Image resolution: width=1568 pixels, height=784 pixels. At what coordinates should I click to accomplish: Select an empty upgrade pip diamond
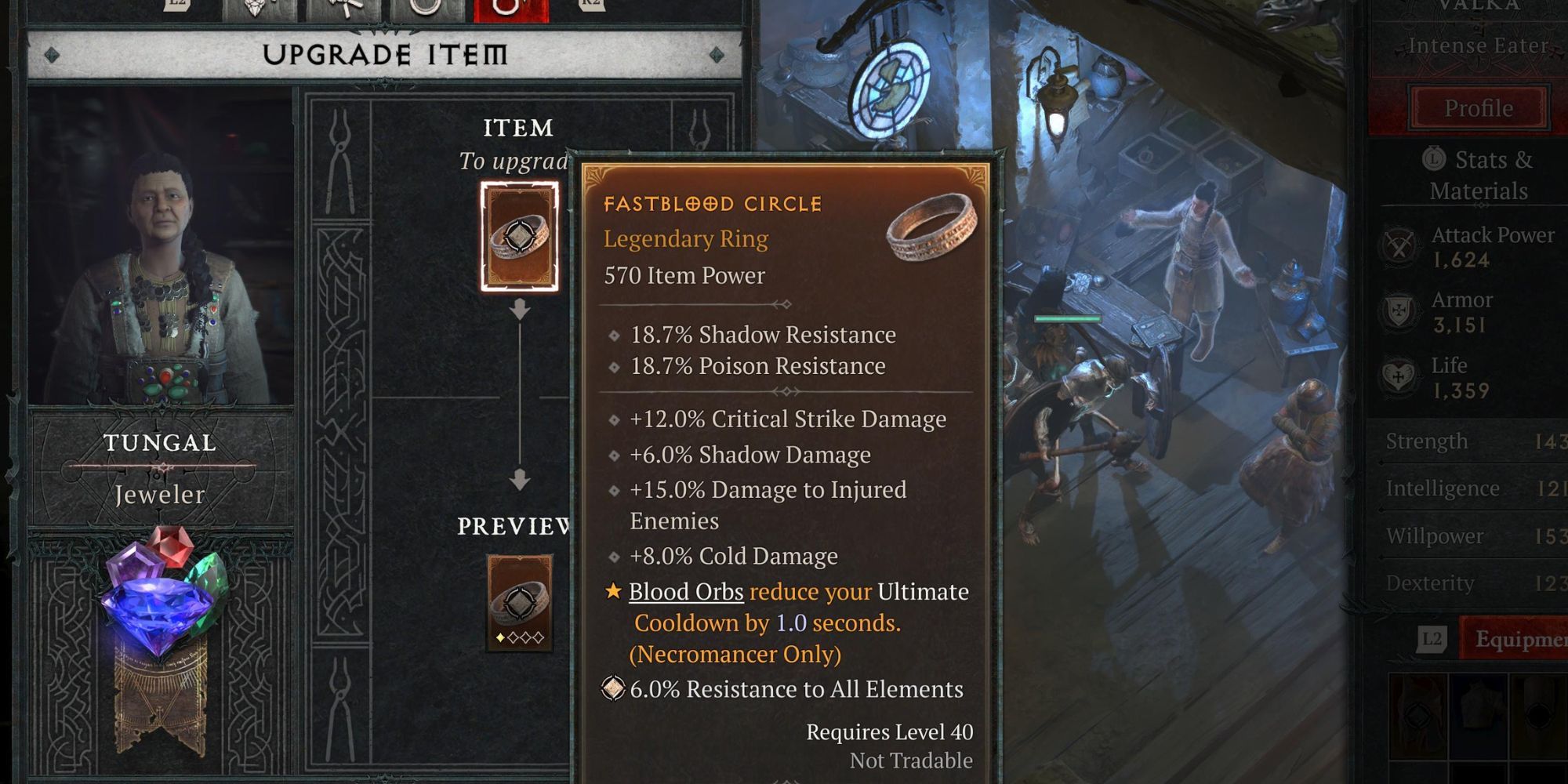click(x=514, y=637)
